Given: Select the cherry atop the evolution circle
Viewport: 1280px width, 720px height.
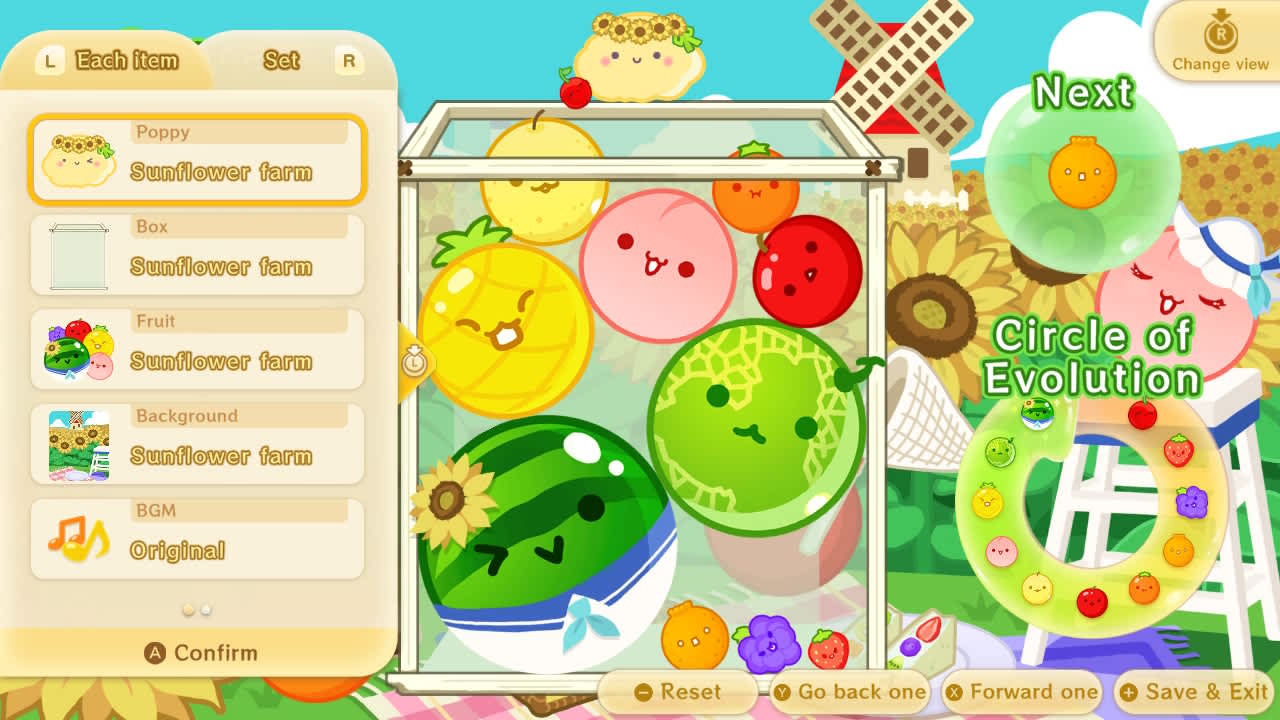Looking at the screenshot, I should 1141,413.
